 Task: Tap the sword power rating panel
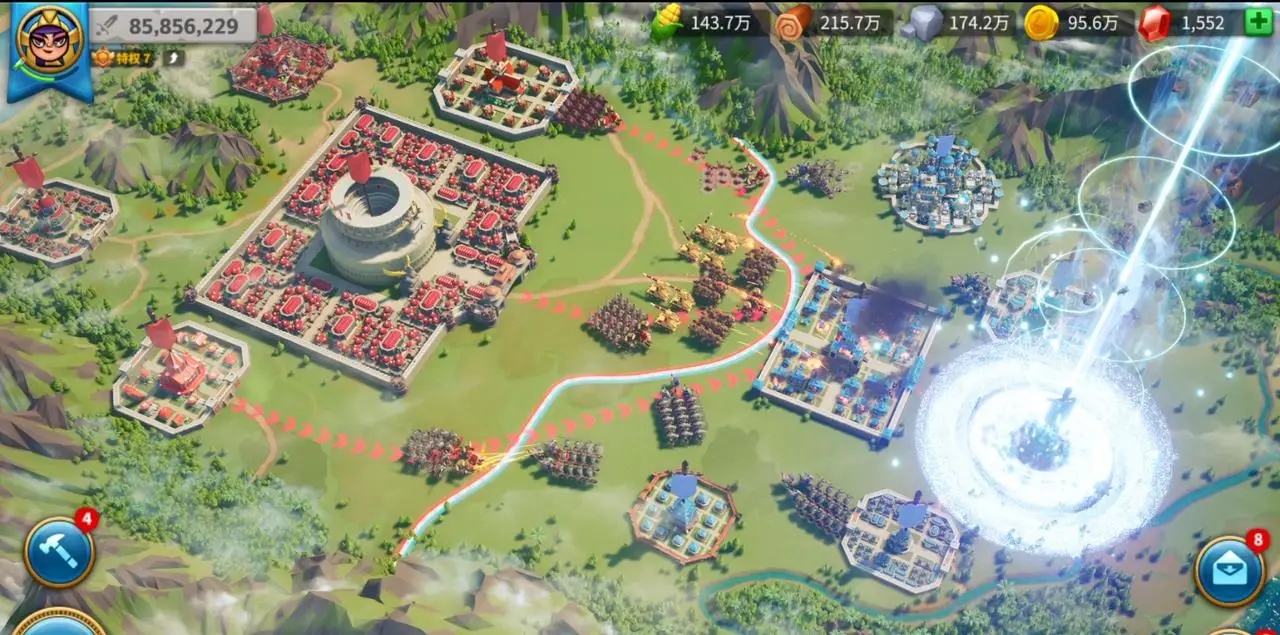point(173,25)
